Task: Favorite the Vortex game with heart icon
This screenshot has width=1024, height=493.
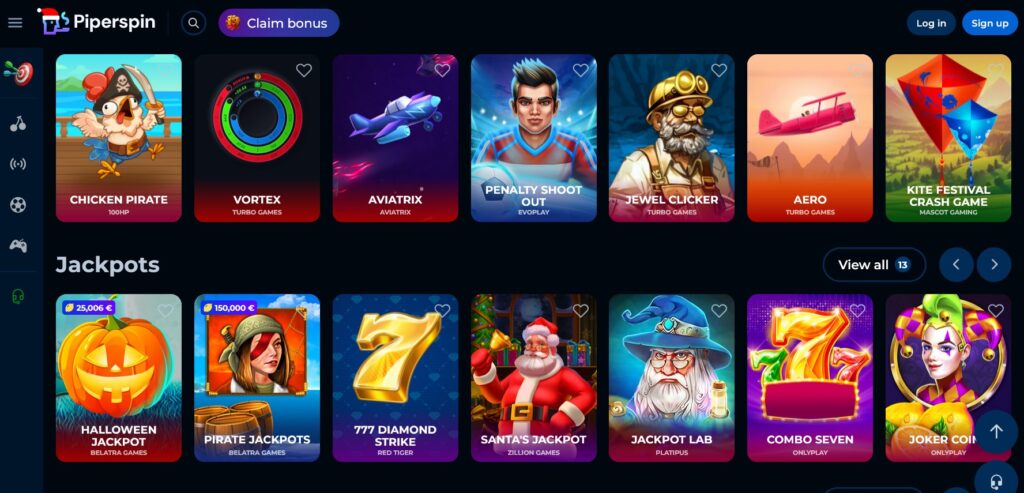Action: tap(304, 70)
